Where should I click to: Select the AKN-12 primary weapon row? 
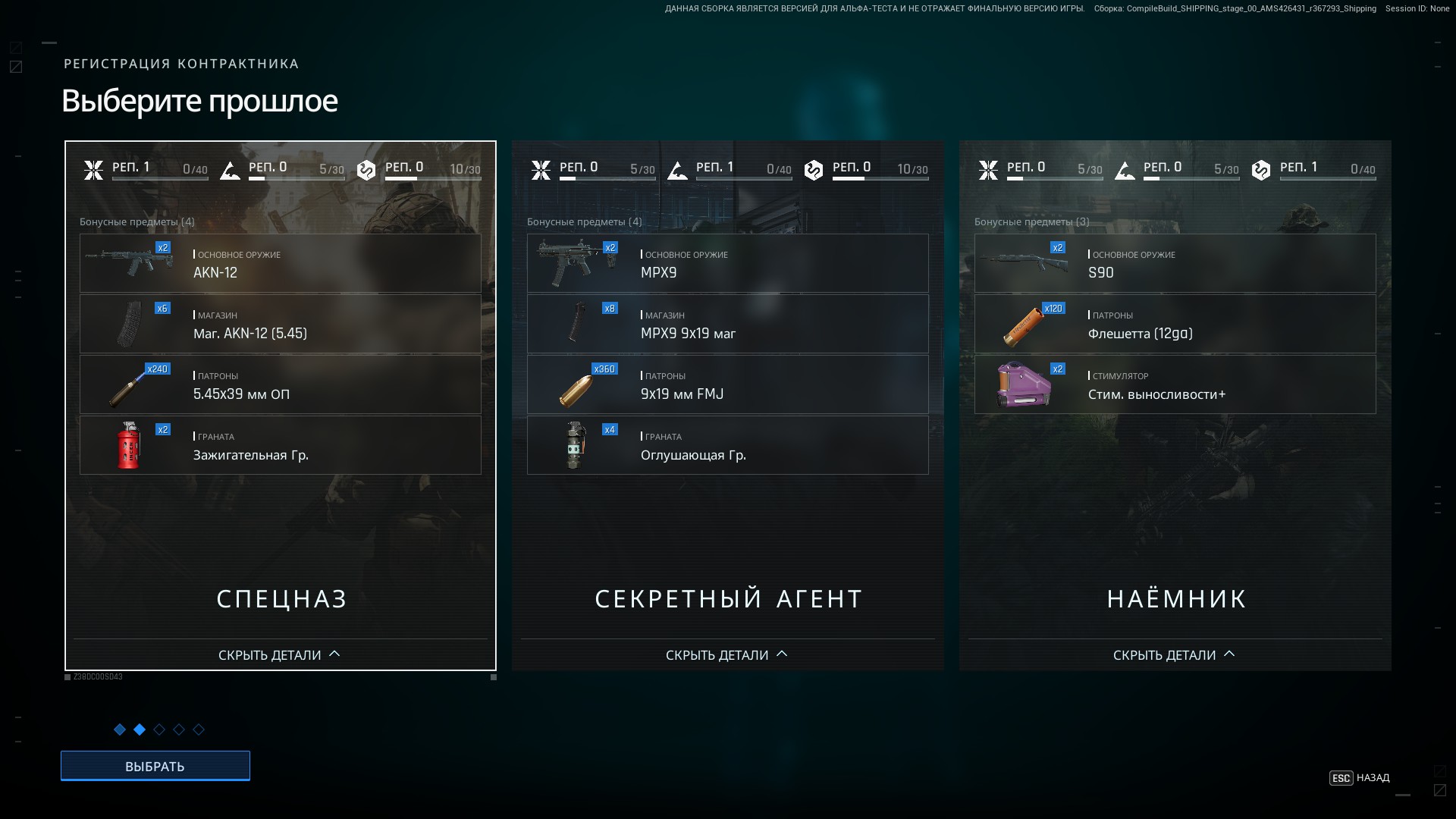[x=281, y=263]
